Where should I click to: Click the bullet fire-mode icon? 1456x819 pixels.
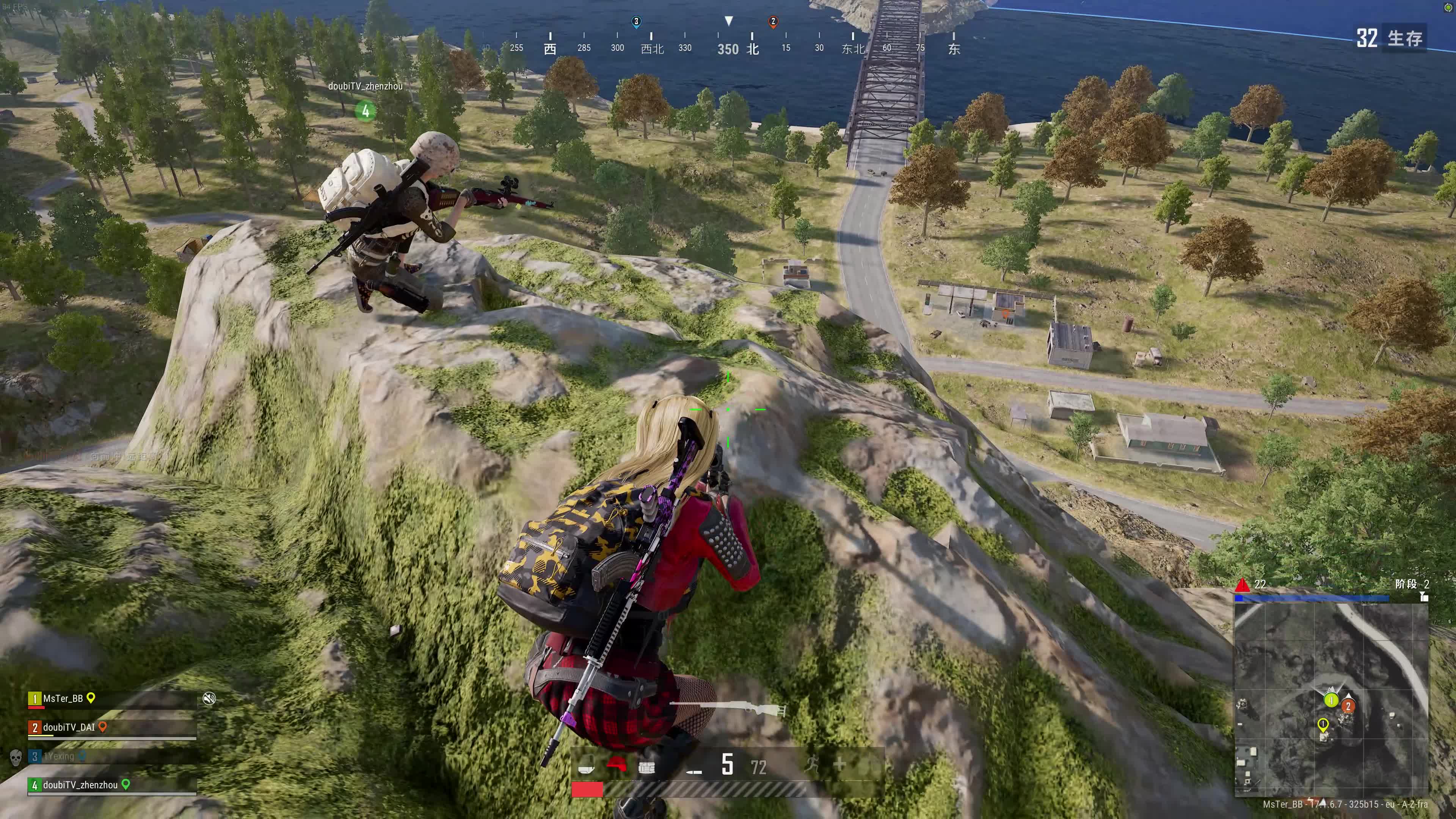pyautogui.click(x=693, y=771)
